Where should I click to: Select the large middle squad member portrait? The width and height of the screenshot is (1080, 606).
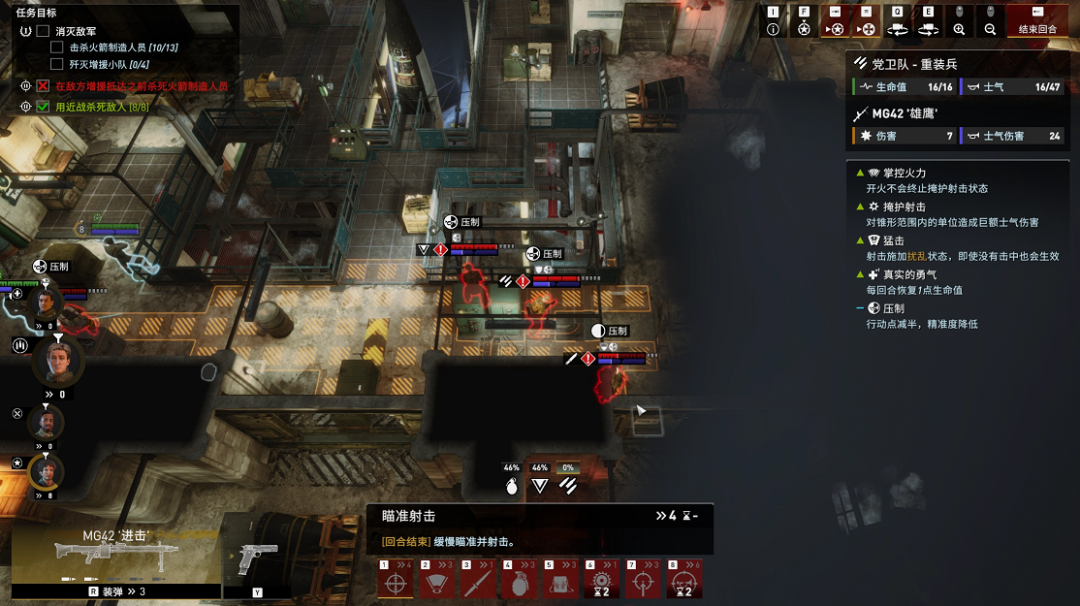point(58,360)
